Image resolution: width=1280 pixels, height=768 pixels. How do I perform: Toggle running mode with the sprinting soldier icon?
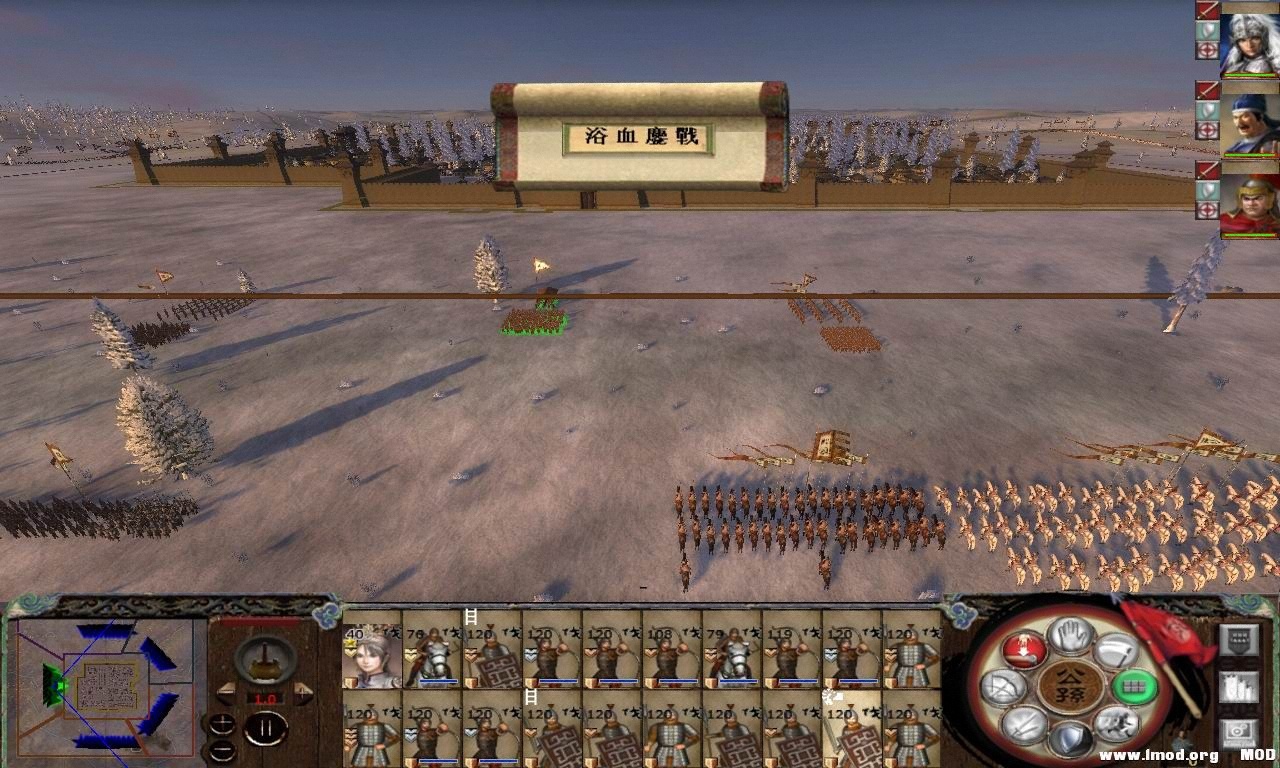pos(1118,722)
